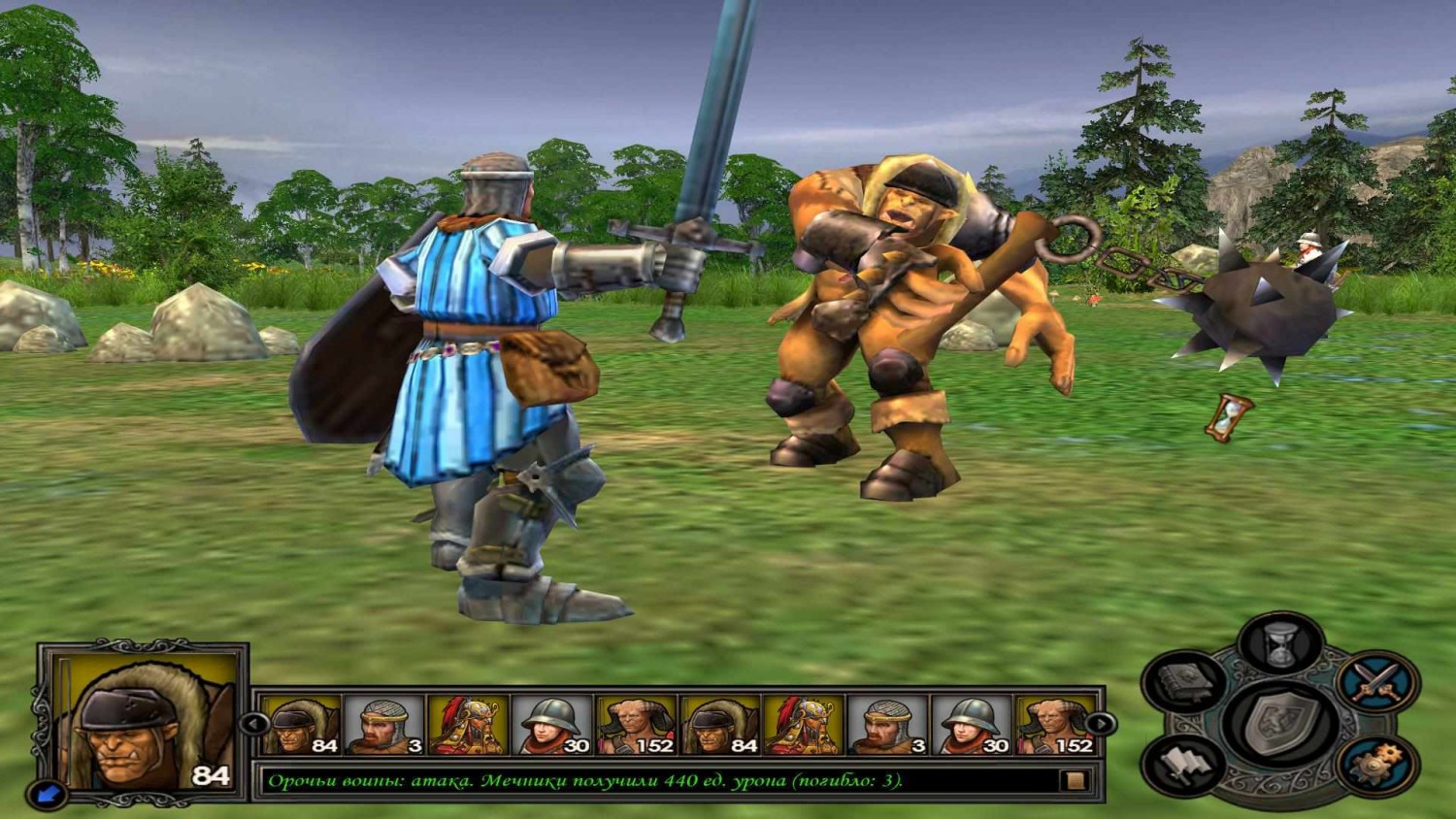This screenshot has width=1456, height=819.
Task: Toggle the central shield emblem selection
Action: point(1280,723)
